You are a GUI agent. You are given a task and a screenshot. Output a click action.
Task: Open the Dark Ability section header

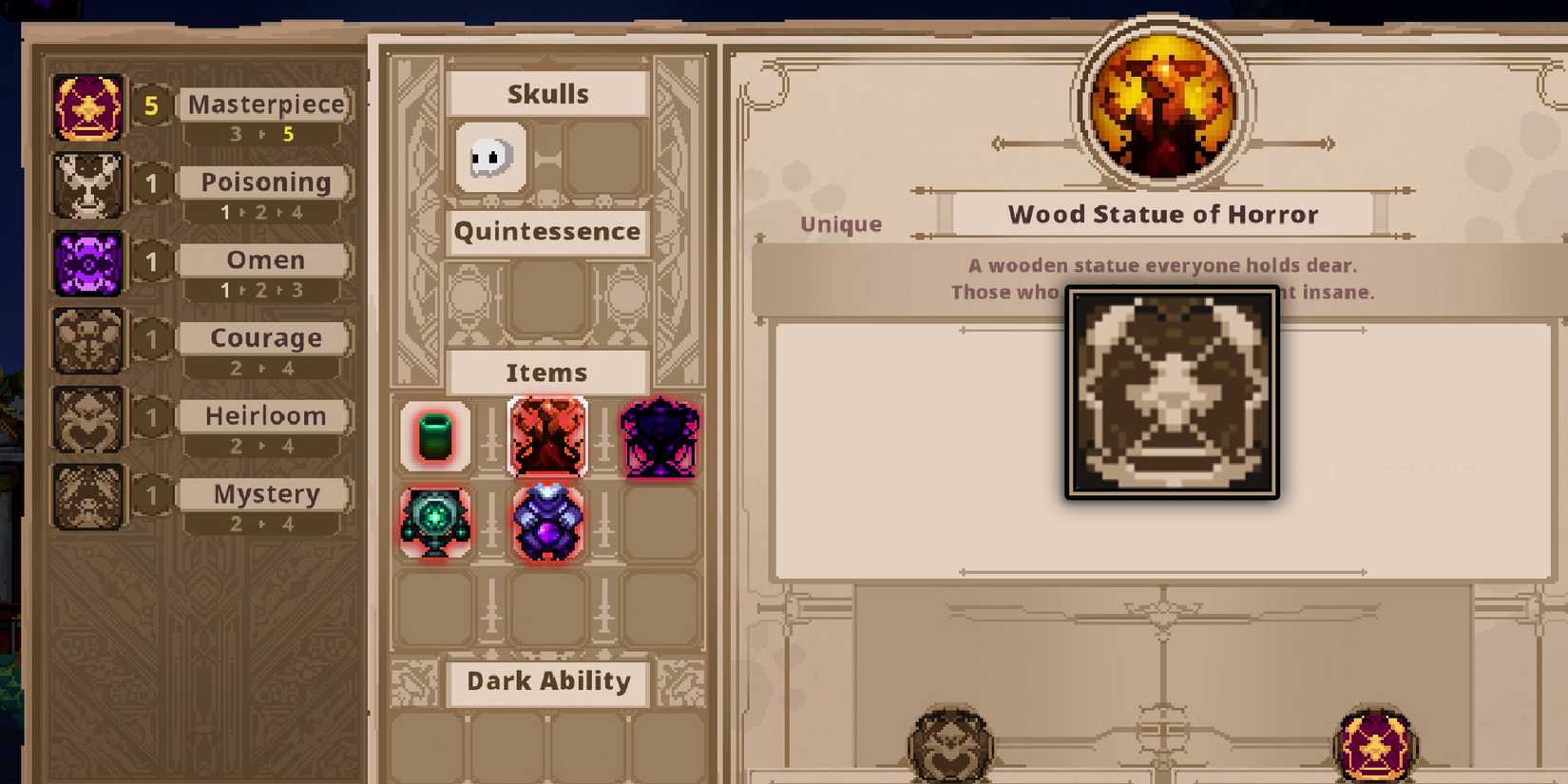point(547,681)
